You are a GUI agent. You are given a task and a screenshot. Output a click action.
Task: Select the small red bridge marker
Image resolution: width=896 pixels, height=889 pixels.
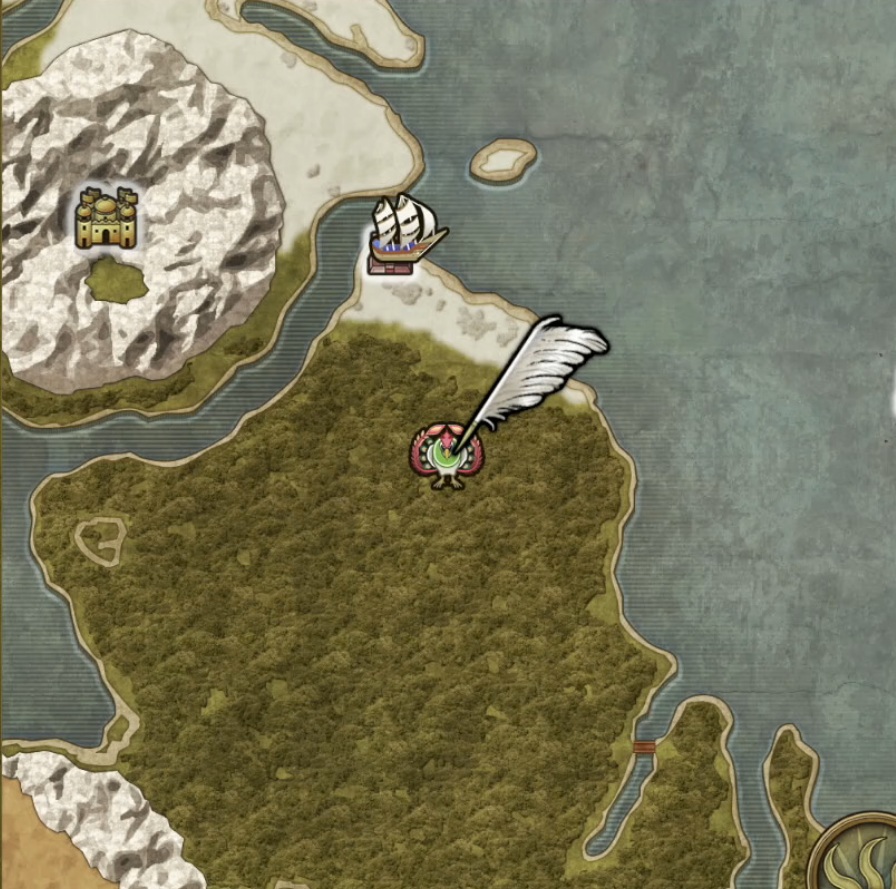click(644, 746)
